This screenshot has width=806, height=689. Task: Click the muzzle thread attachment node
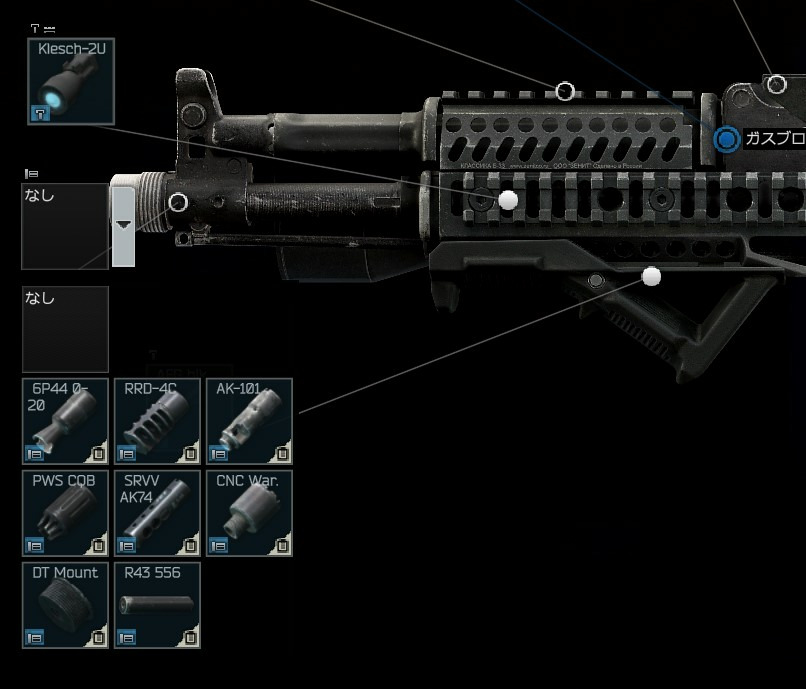tap(178, 203)
